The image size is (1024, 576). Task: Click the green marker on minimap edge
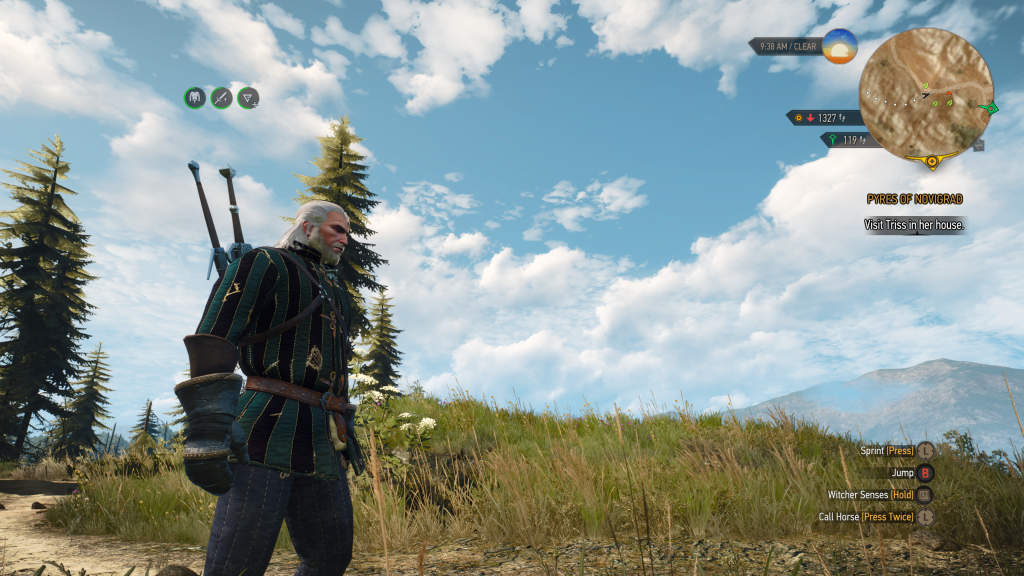point(990,107)
